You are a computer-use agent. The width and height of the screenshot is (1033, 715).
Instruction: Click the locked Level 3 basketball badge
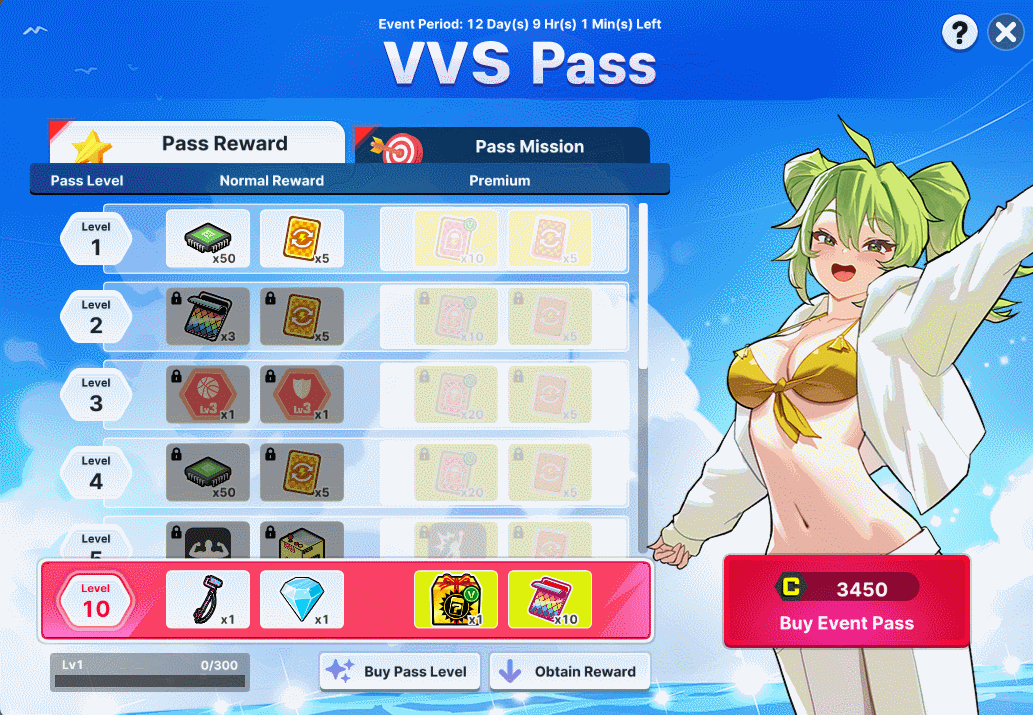coord(208,394)
